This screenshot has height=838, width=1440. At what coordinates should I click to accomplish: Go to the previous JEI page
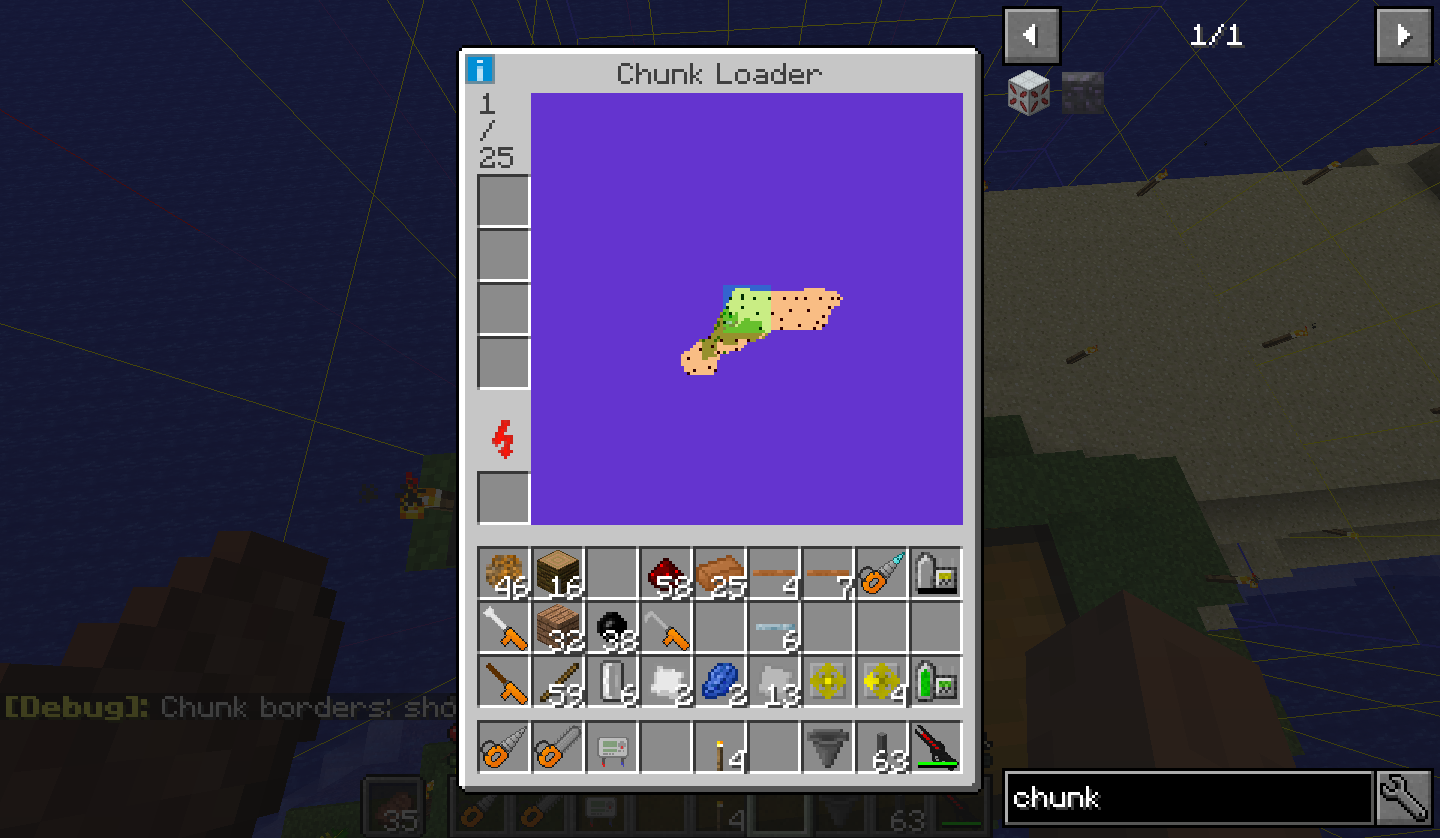1031,36
